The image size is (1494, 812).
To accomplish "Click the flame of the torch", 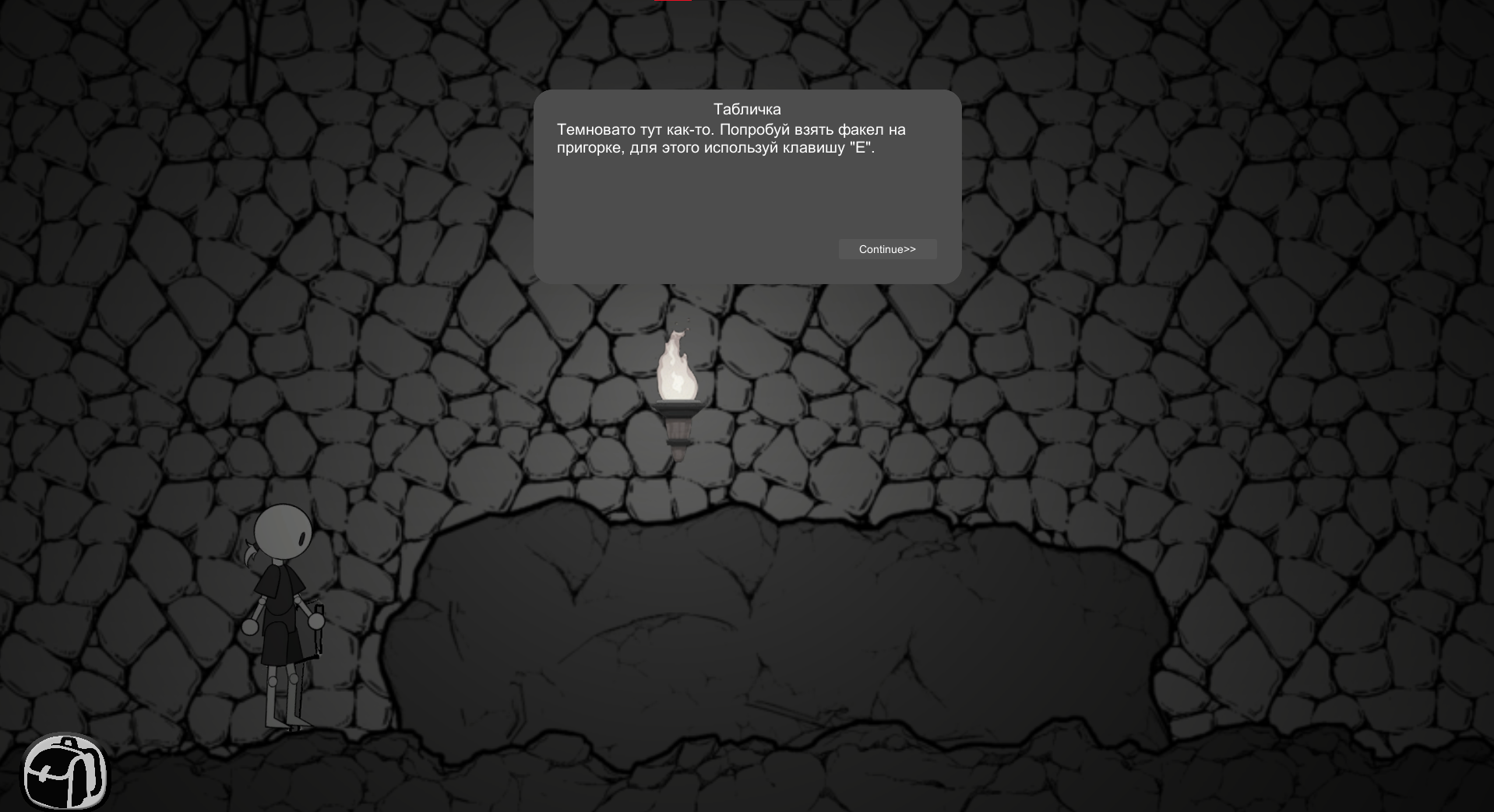I will (x=676, y=366).
